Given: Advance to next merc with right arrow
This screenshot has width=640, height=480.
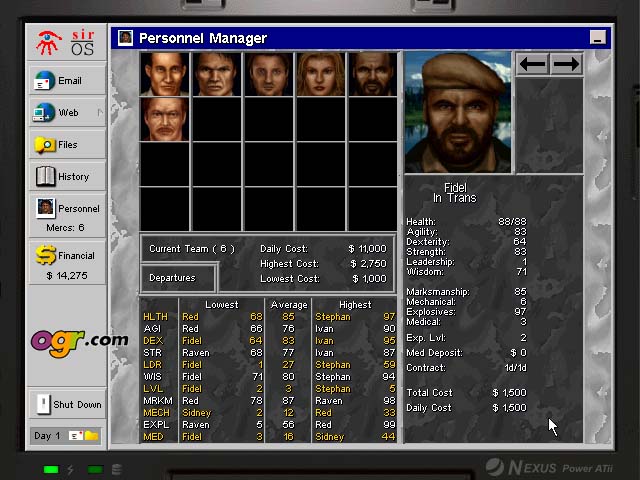Looking at the screenshot, I should pos(566,64).
